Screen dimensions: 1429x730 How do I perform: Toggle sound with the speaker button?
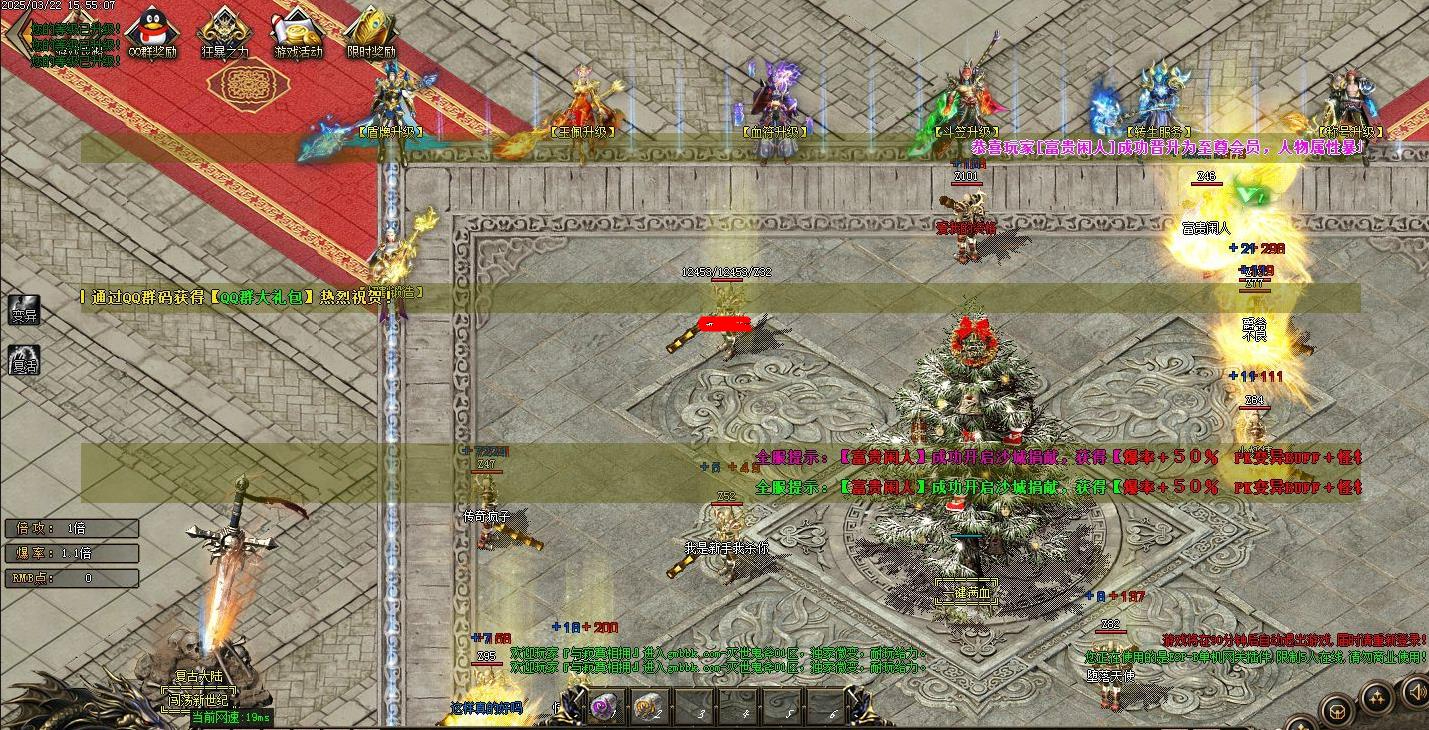[1416, 691]
